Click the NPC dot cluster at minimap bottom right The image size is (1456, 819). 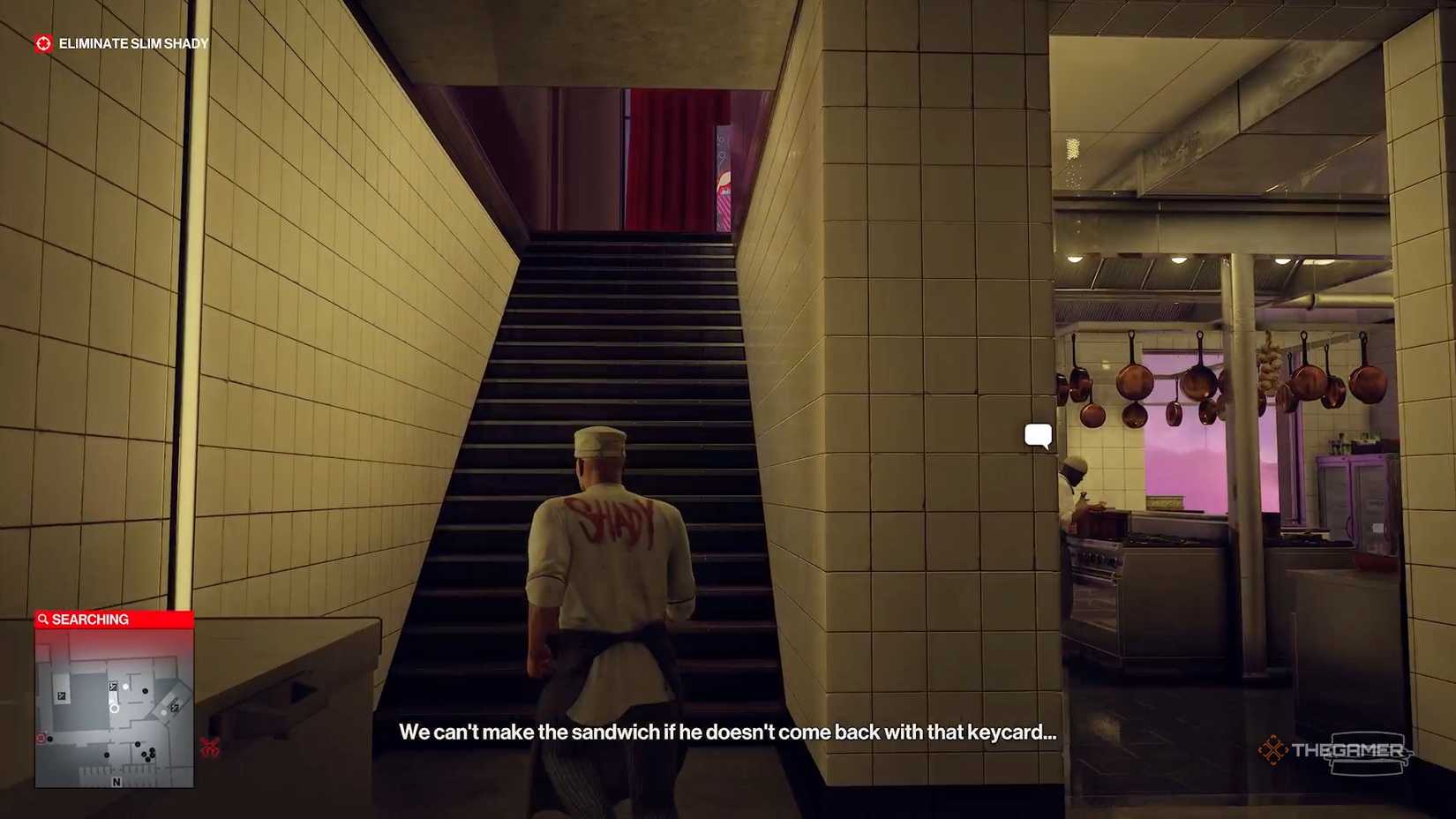click(148, 754)
